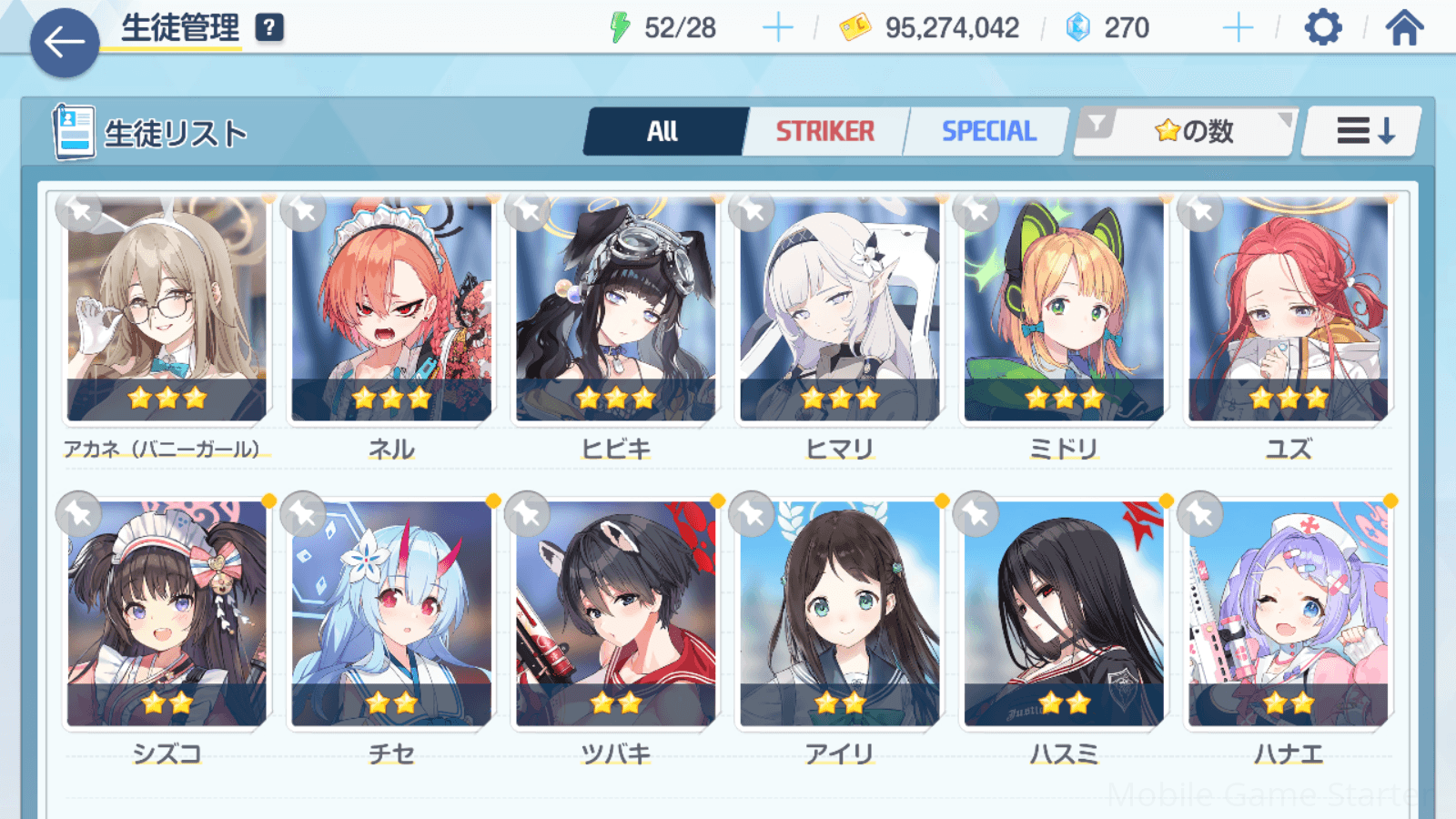The height and width of the screenshot is (819, 1456).
Task: Open the ヒビキ student card
Action: (615, 309)
